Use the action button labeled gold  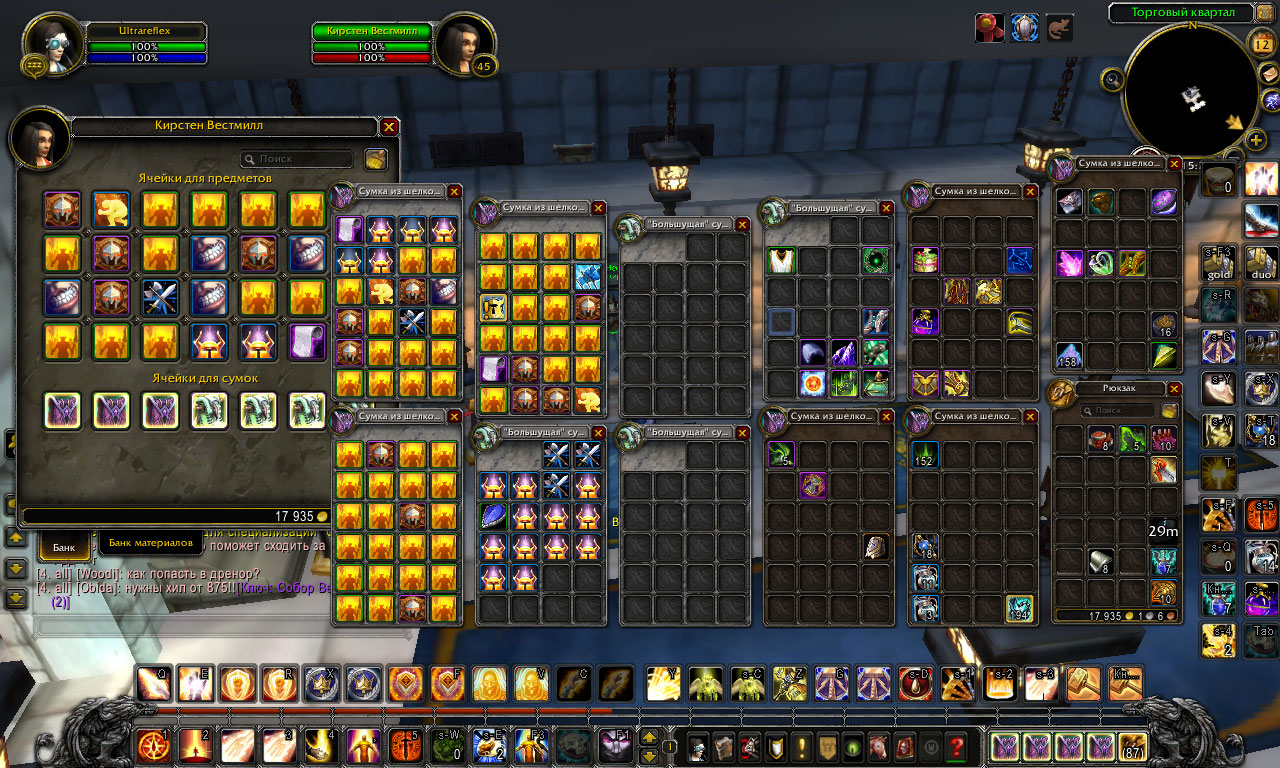(x=1219, y=263)
